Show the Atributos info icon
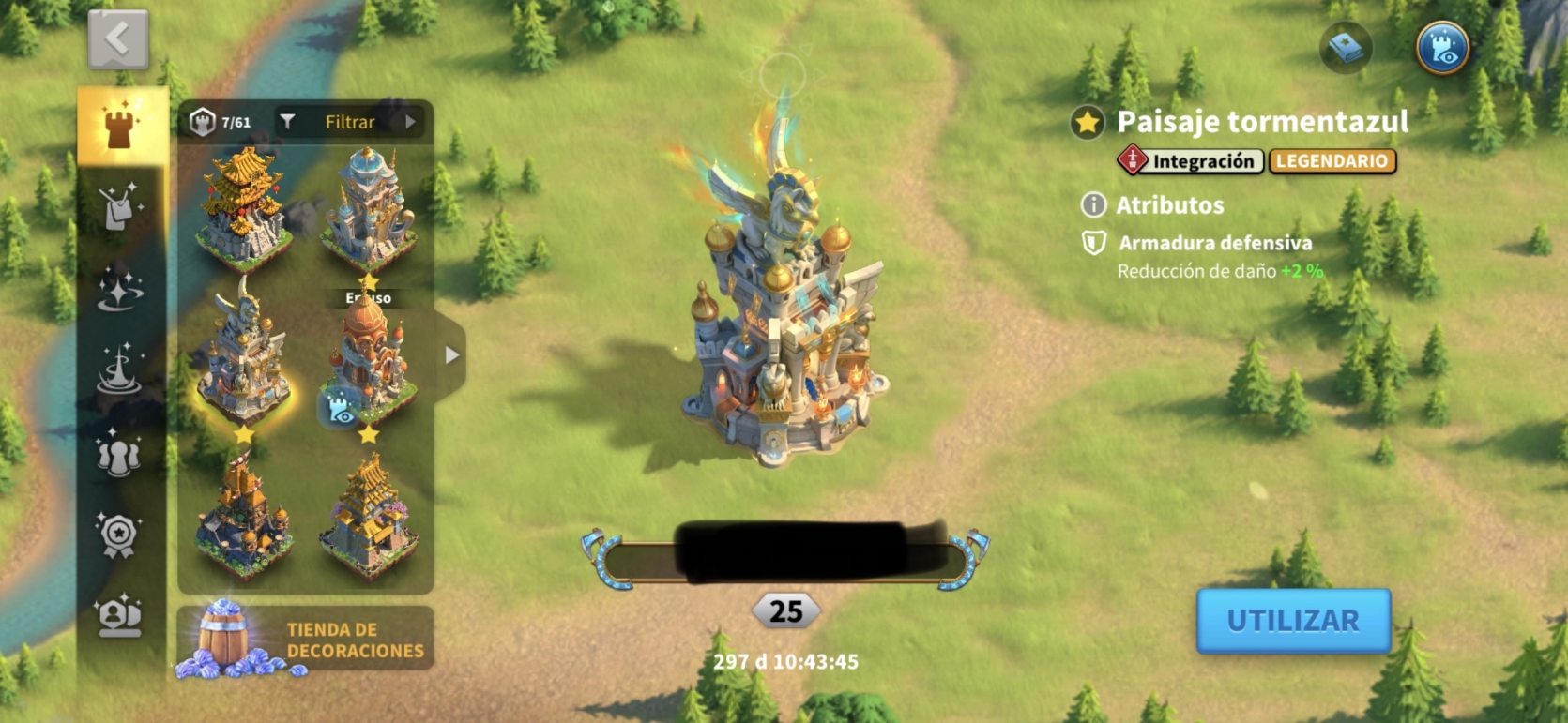1568x723 pixels. 1093,204
